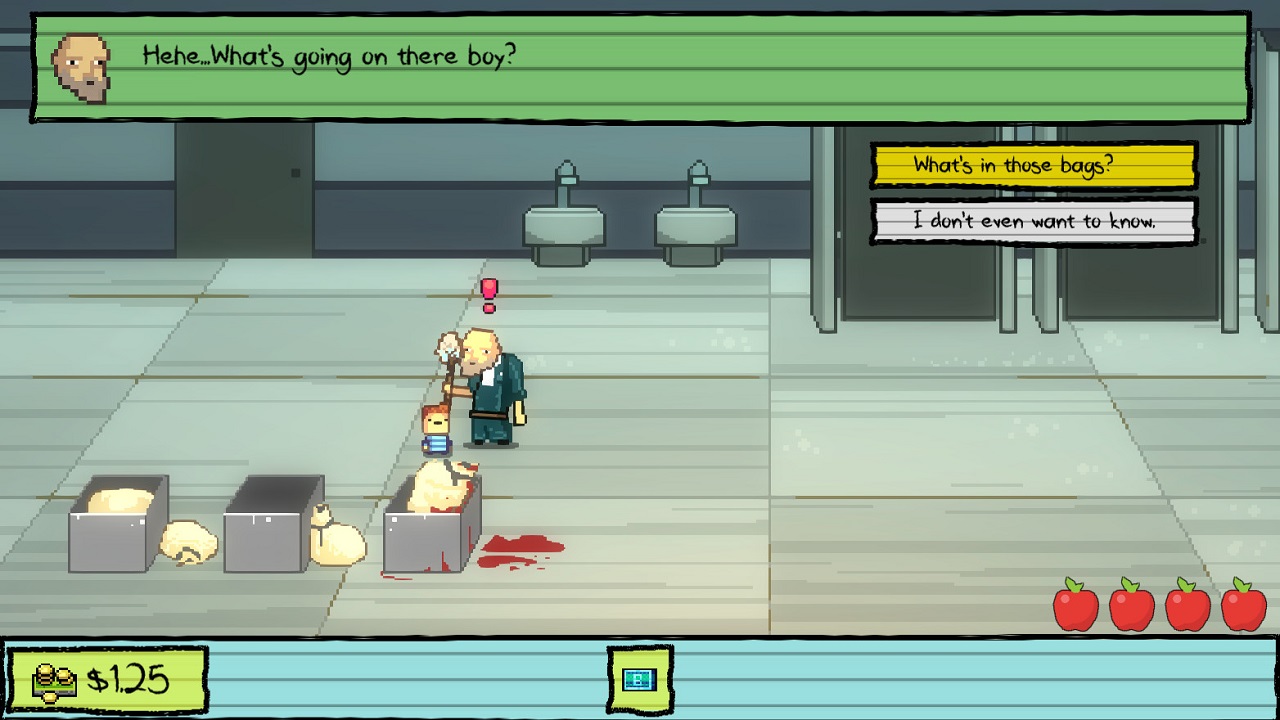Select "I don't even want to know." option
The height and width of the screenshot is (720, 1280).
tap(1034, 222)
